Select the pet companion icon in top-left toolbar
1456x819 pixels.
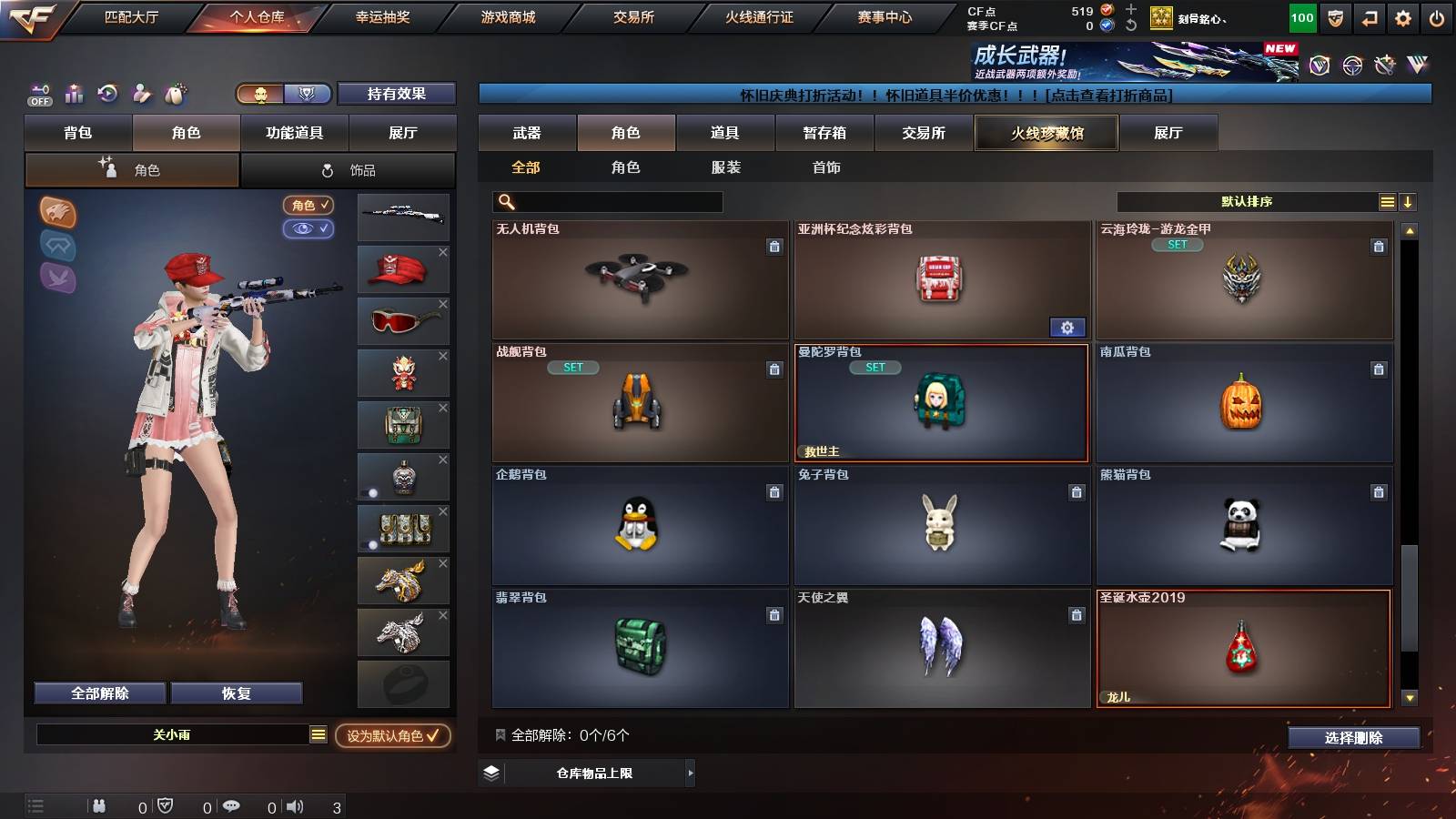click(x=175, y=94)
